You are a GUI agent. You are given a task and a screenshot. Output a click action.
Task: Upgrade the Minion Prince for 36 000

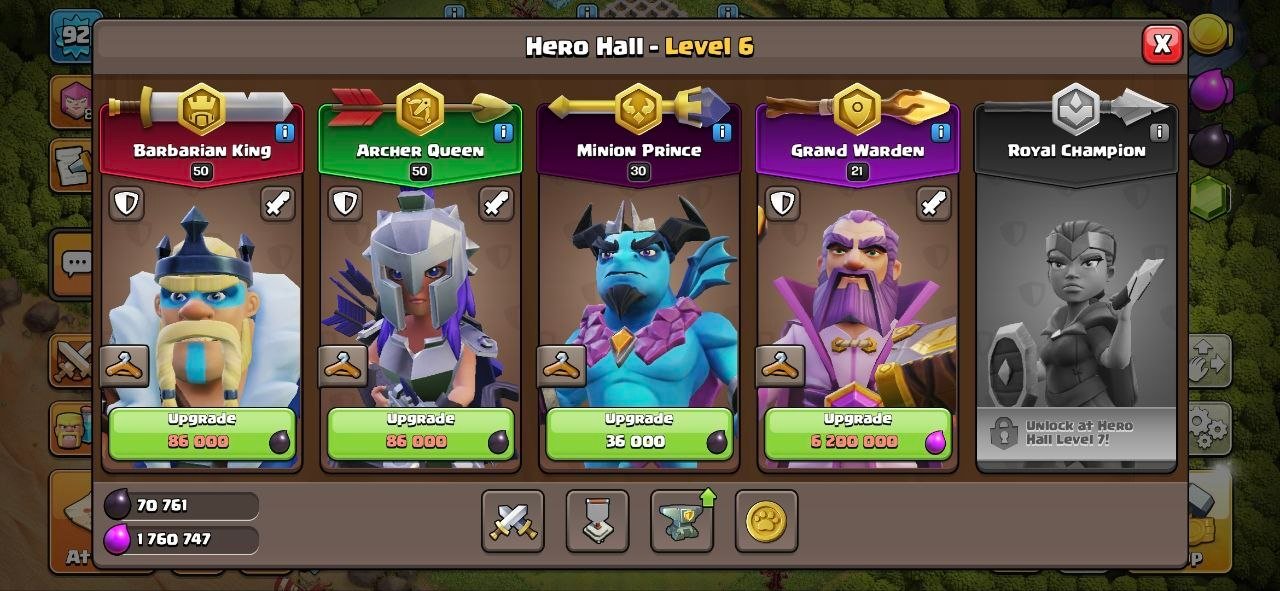[x=638, y=433]
